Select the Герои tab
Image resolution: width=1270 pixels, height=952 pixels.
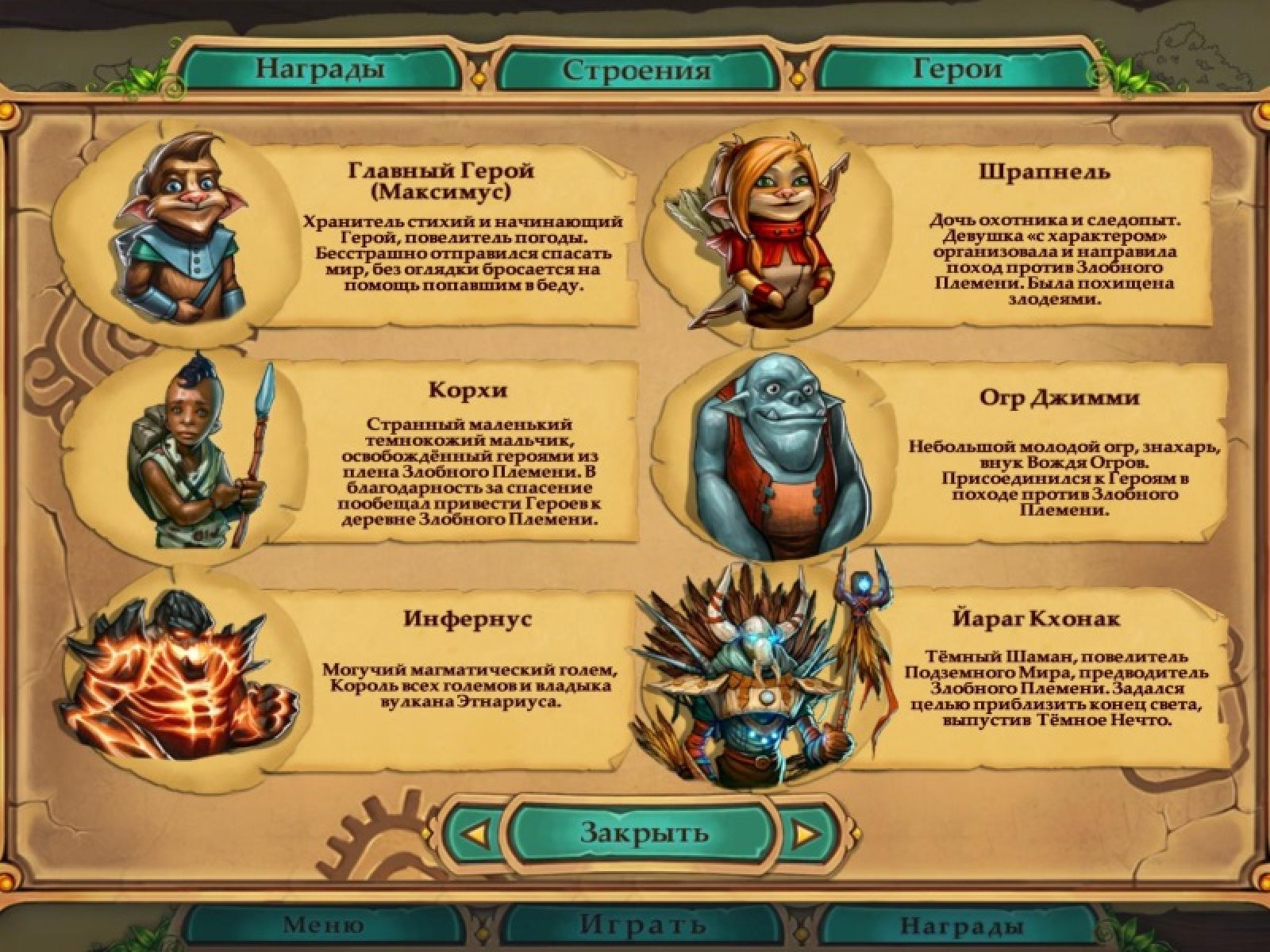956,69
